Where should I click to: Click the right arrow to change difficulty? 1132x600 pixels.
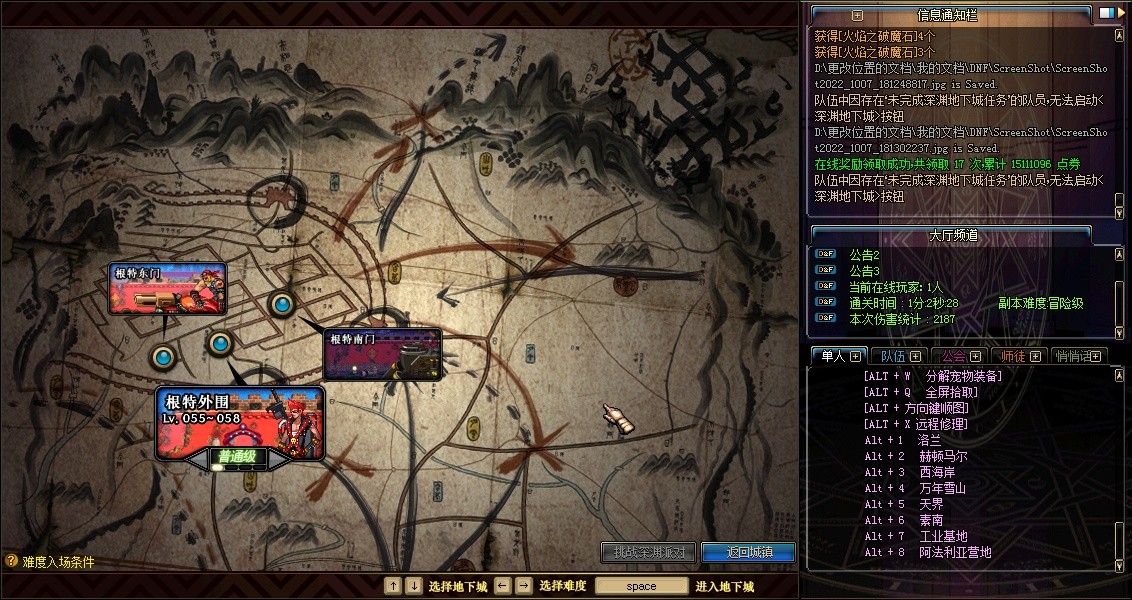pyautogui.click(x=524, y=586)
